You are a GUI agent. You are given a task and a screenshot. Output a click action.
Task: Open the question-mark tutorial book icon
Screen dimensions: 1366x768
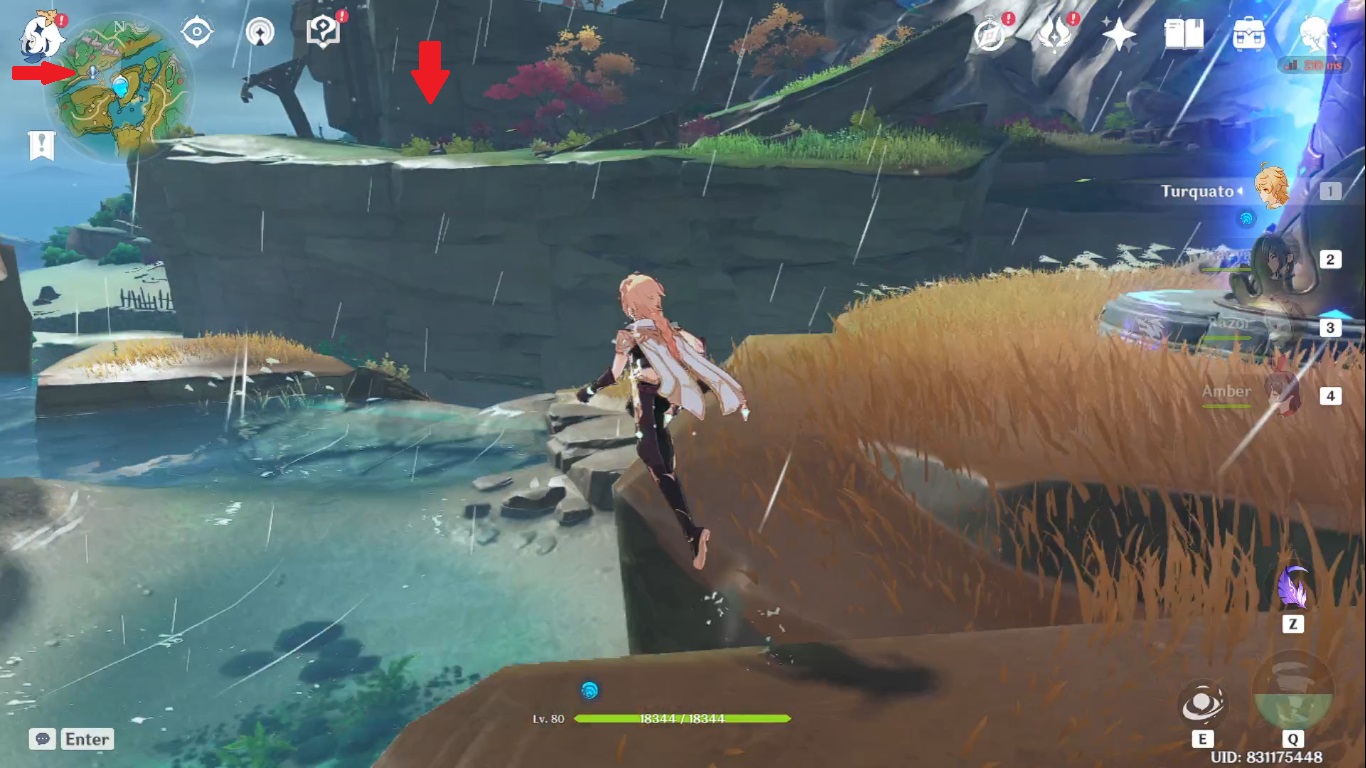point(323,32)
